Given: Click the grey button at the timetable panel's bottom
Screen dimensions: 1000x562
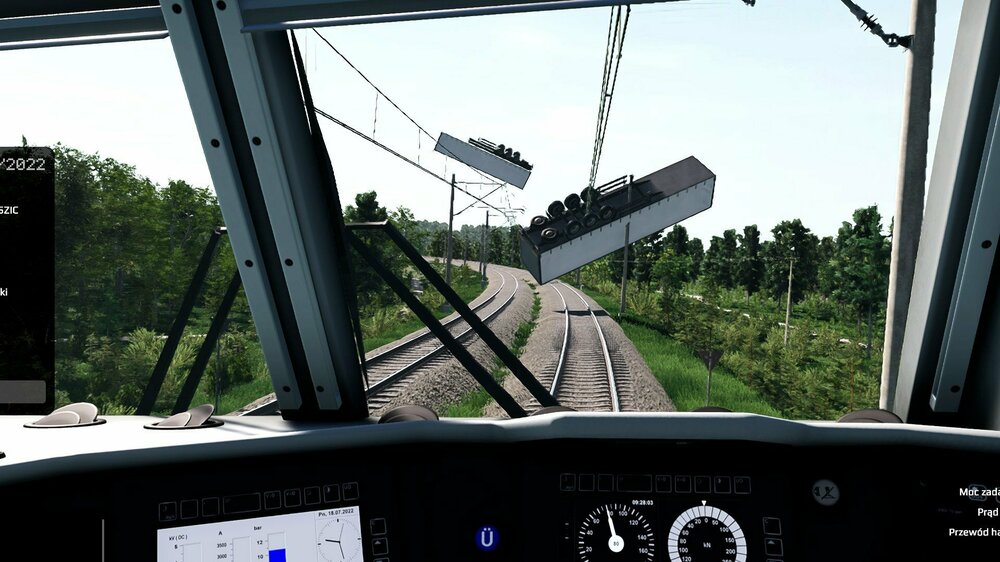Looking at the screenshot, I should [x=23, y=391].
